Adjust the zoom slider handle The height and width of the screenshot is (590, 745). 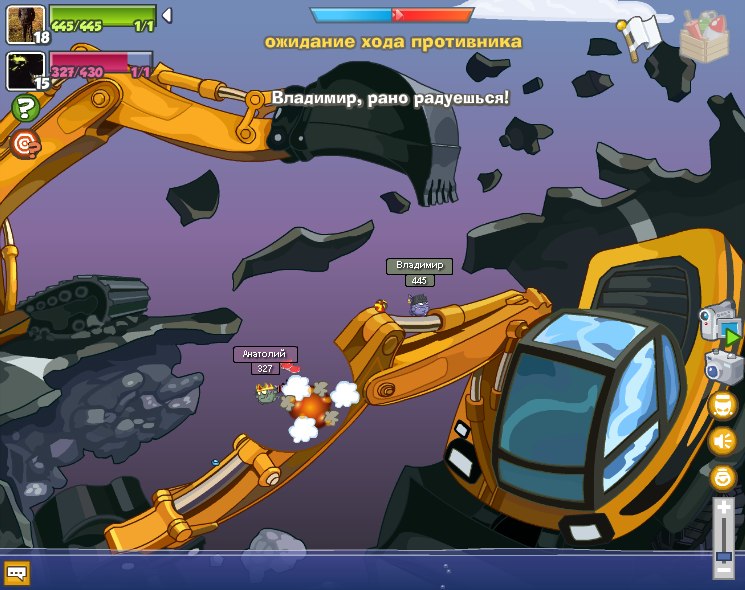pos(723,555)
